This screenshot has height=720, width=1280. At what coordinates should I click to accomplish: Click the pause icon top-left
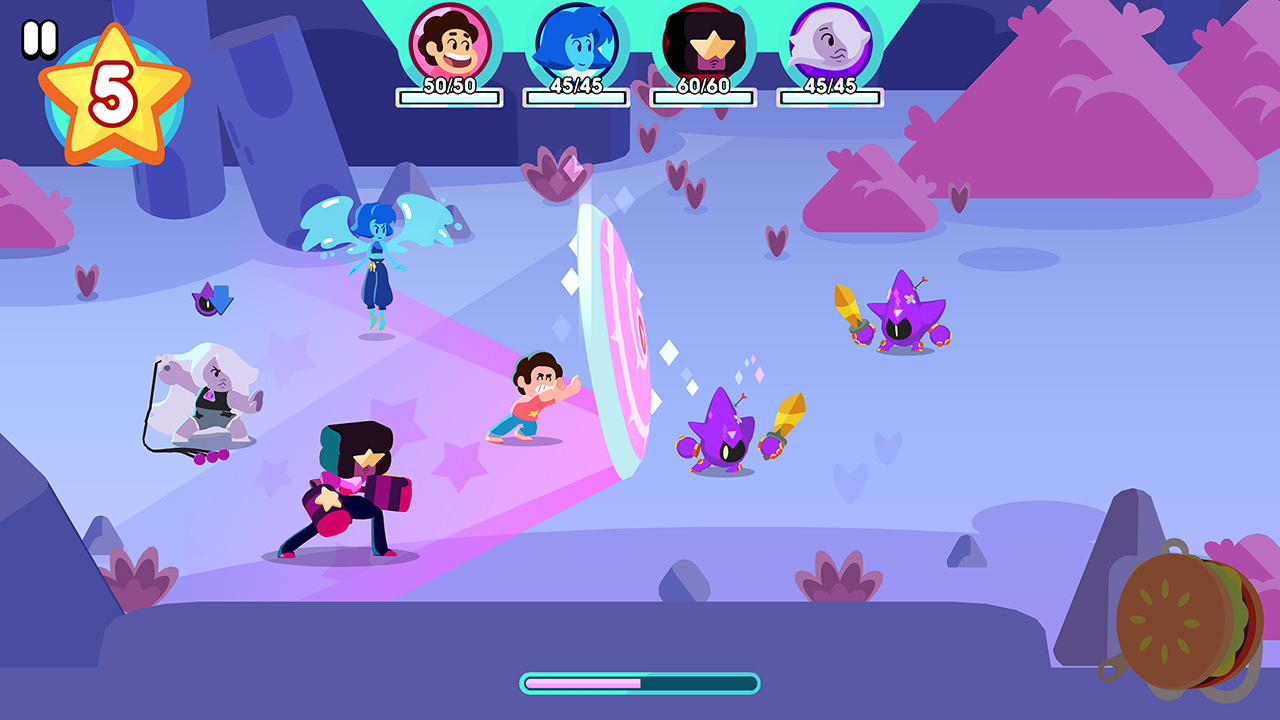point(40,39)
